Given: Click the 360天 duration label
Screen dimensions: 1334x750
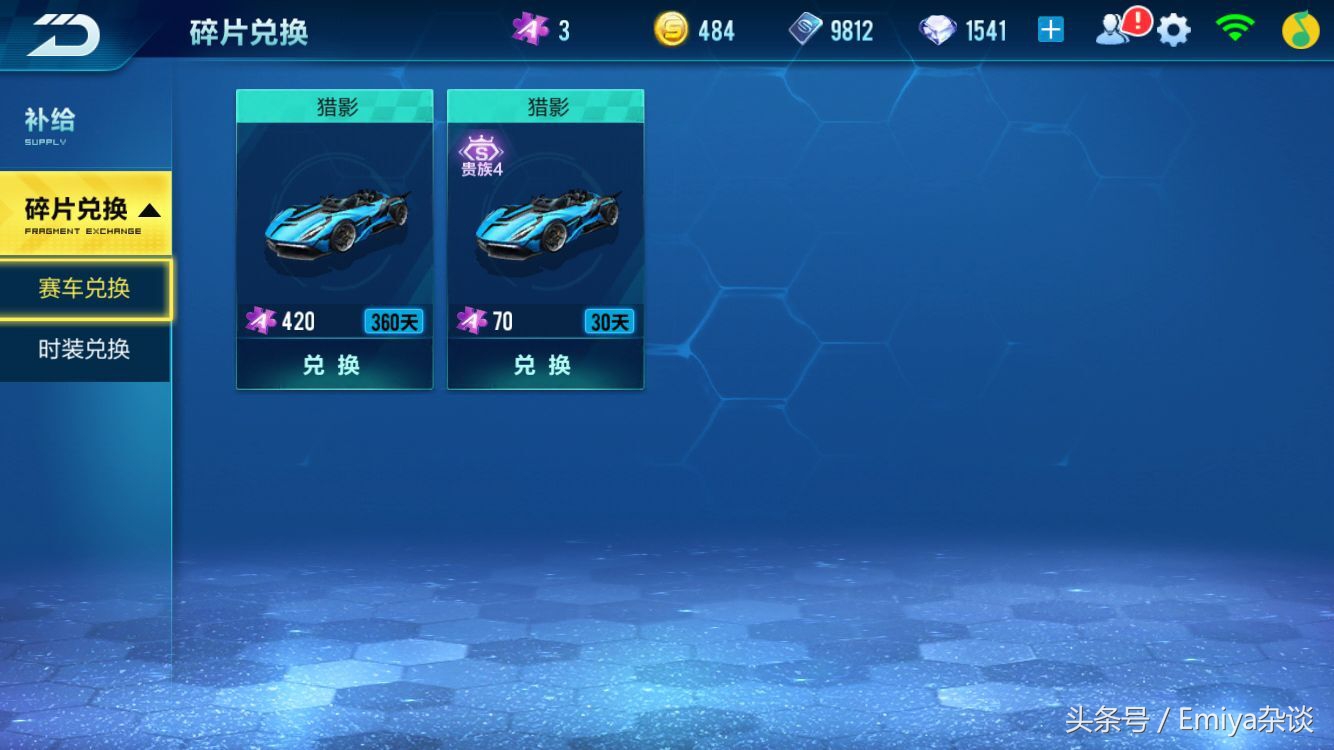Looking at the screenshot, I should (394, 321).
